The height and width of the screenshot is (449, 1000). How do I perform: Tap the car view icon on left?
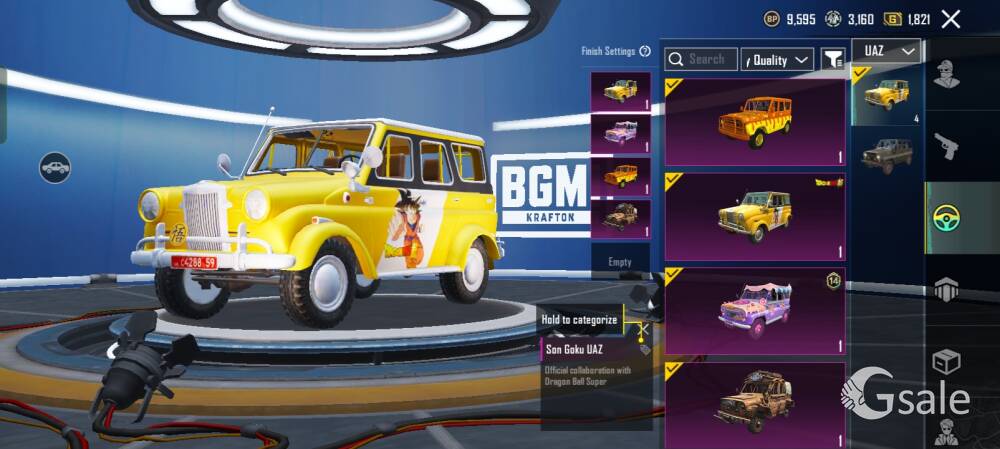[55, 167]
